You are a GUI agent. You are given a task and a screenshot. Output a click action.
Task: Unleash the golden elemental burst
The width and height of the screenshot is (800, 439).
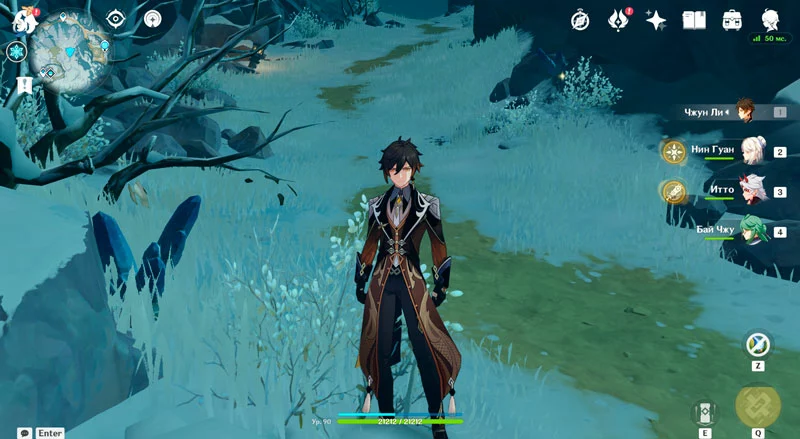point(757,405)
